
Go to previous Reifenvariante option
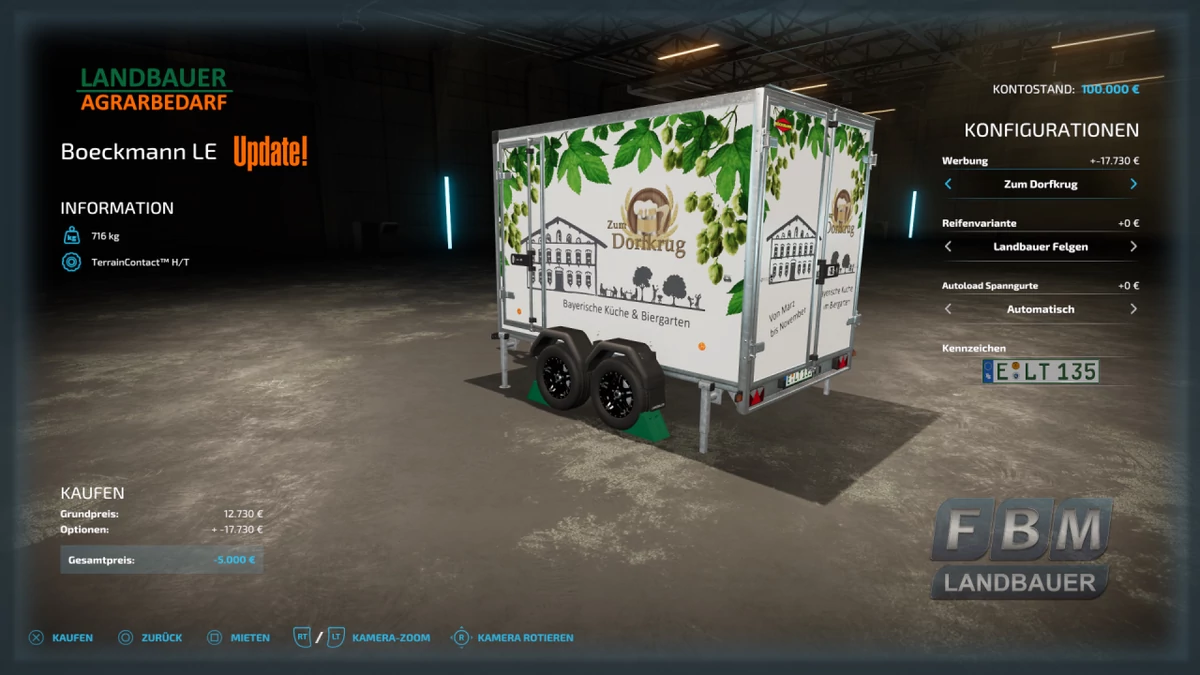pos(948,246)
